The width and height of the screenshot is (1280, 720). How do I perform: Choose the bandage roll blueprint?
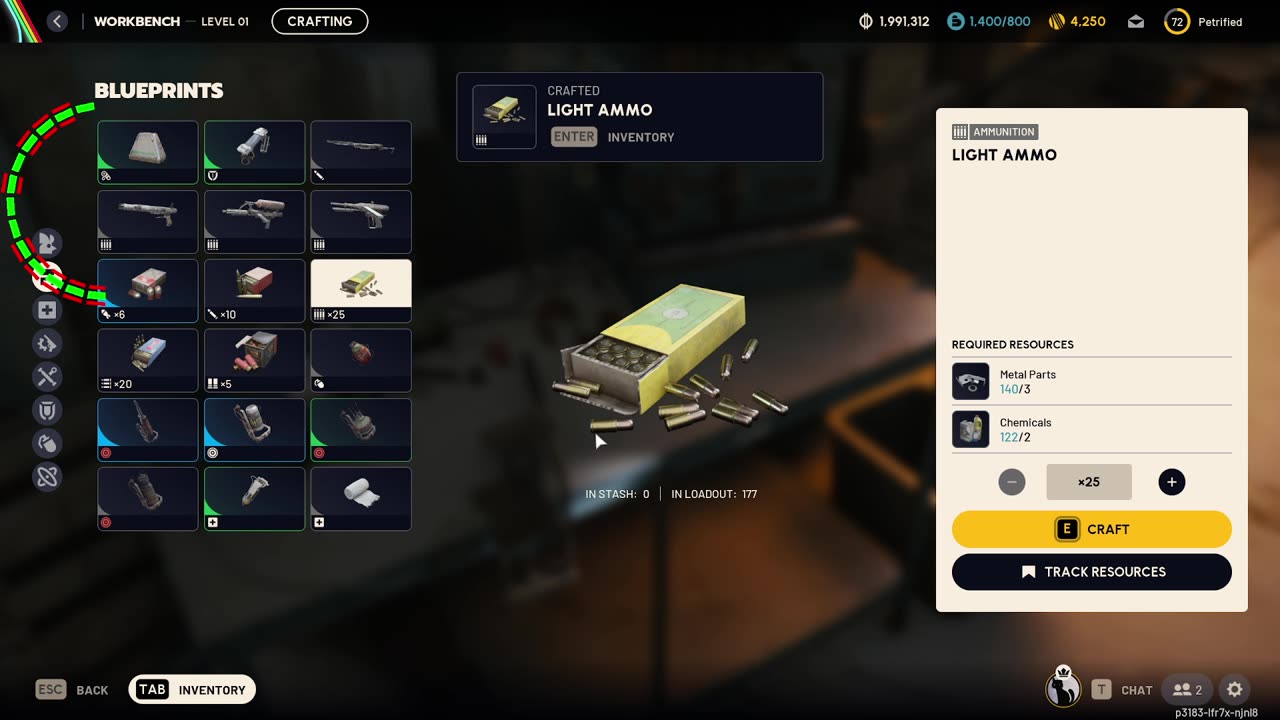[361, 498]
